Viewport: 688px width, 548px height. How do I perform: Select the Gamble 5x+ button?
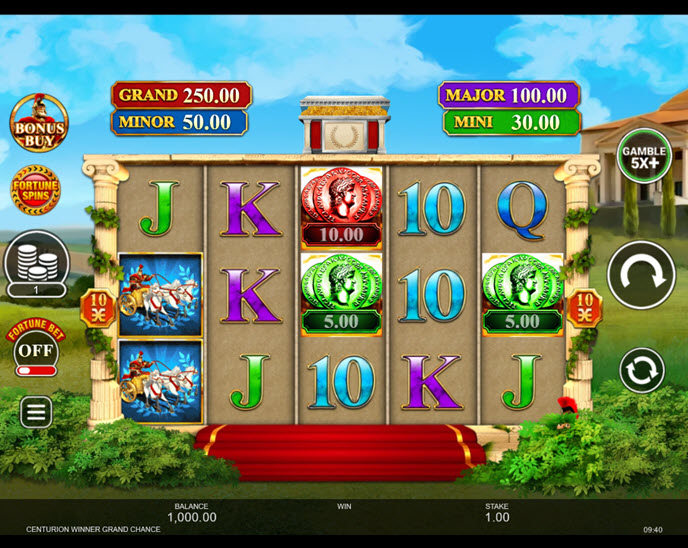[x=643, y=155]
